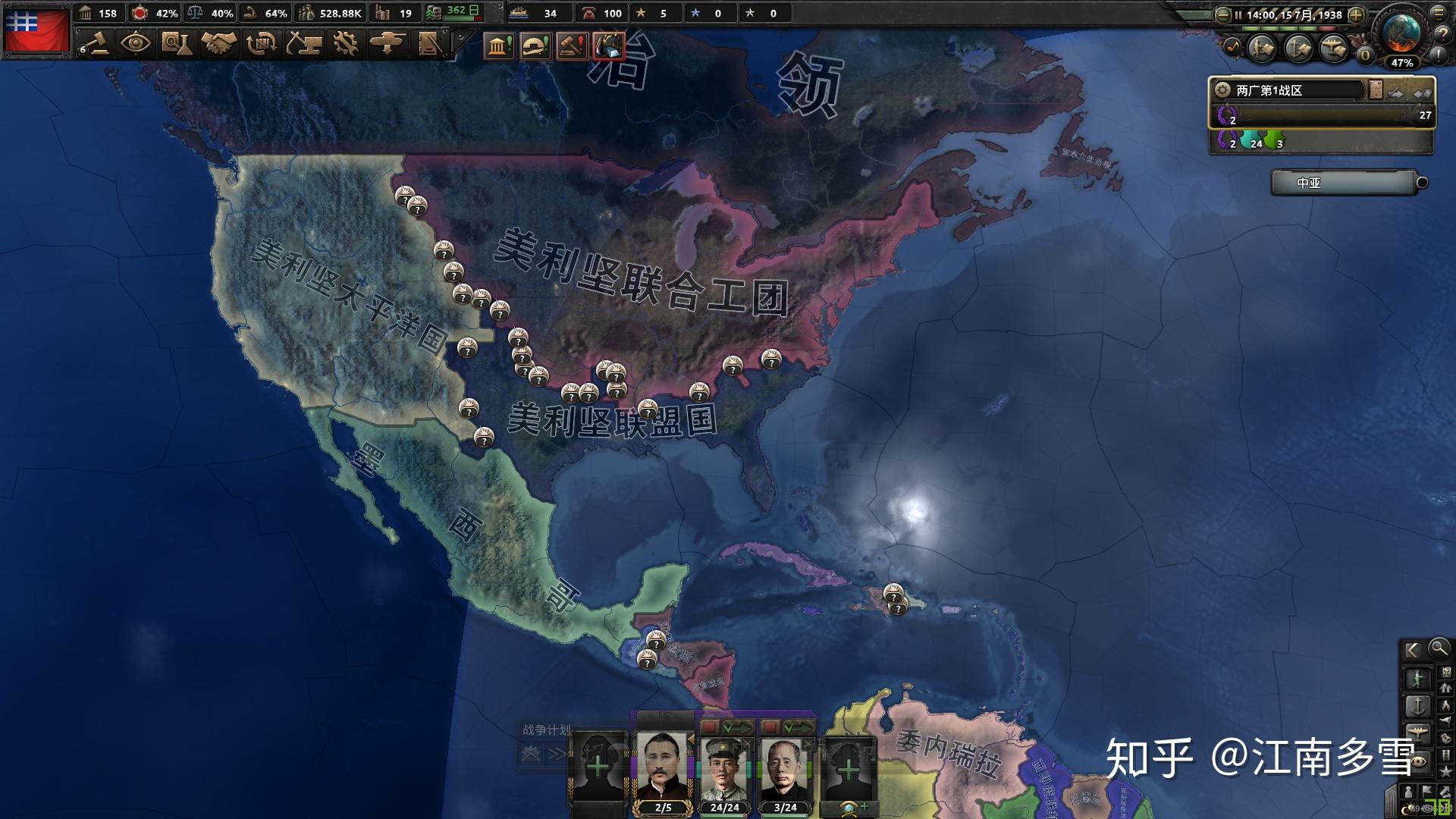1456x819 pixels.
Task: Open the research flask screen
Action: click(177, 43)
